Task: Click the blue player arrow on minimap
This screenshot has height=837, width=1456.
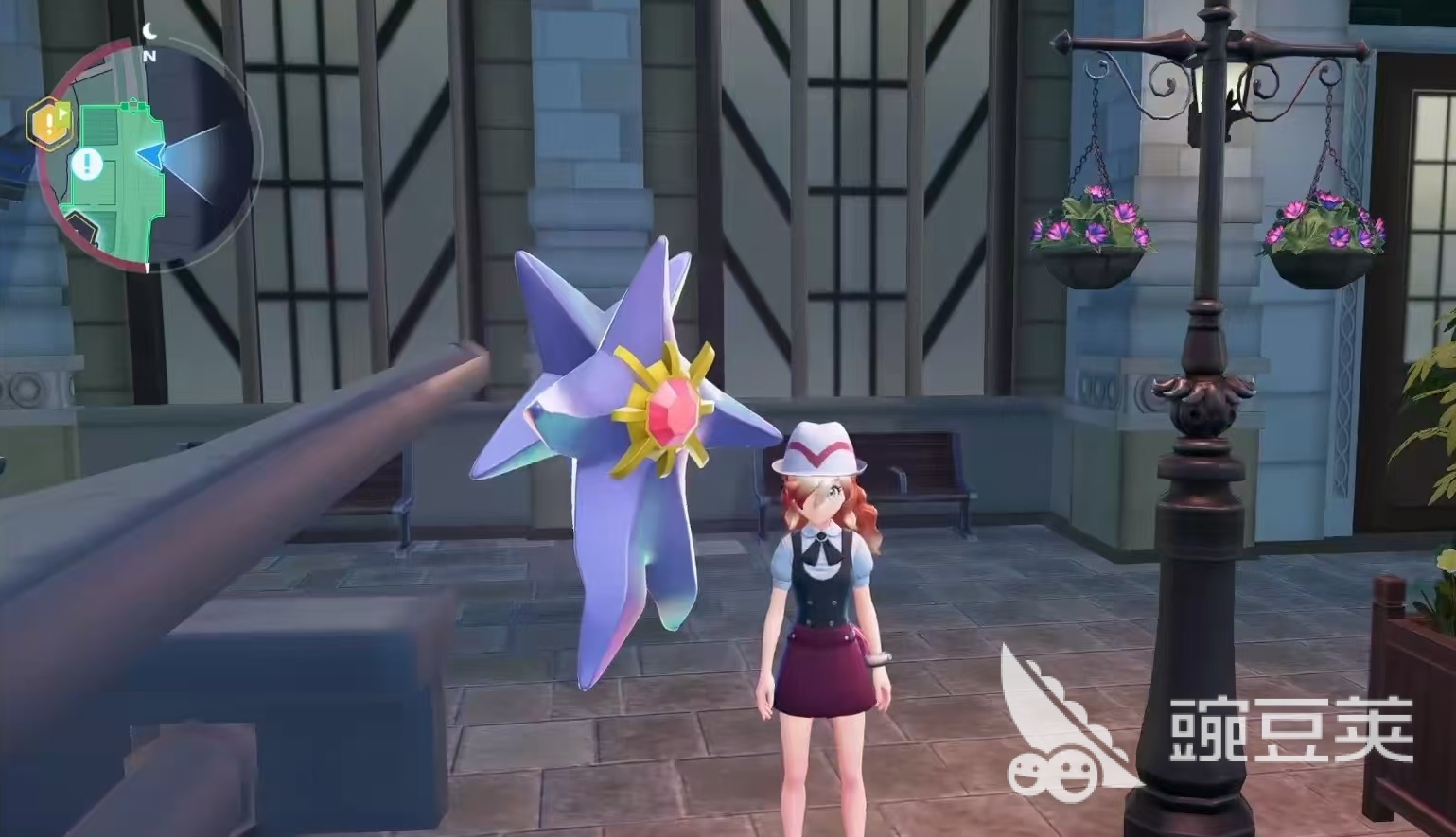Action: click(x=151, y=154)
